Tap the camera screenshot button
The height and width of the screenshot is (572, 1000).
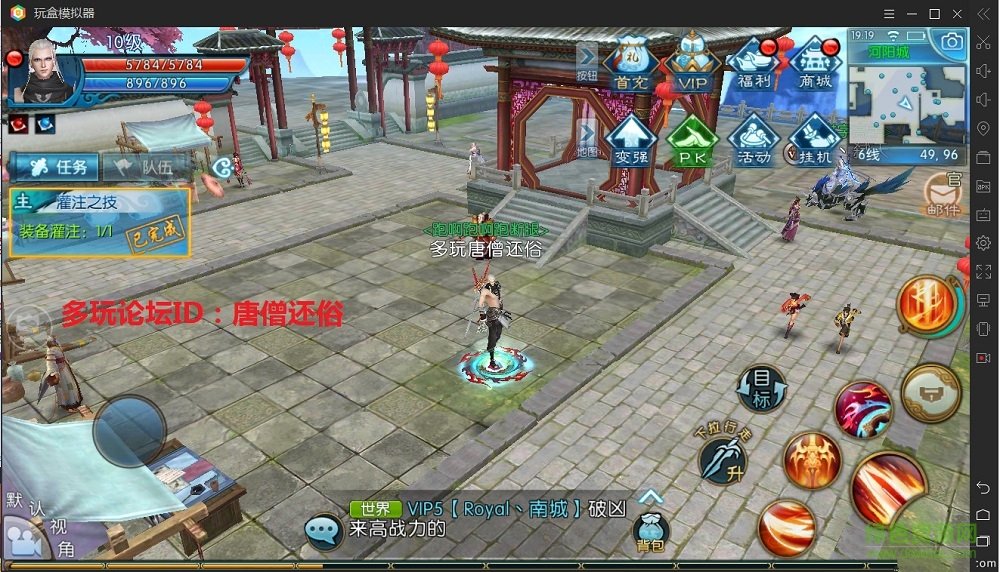950,42
